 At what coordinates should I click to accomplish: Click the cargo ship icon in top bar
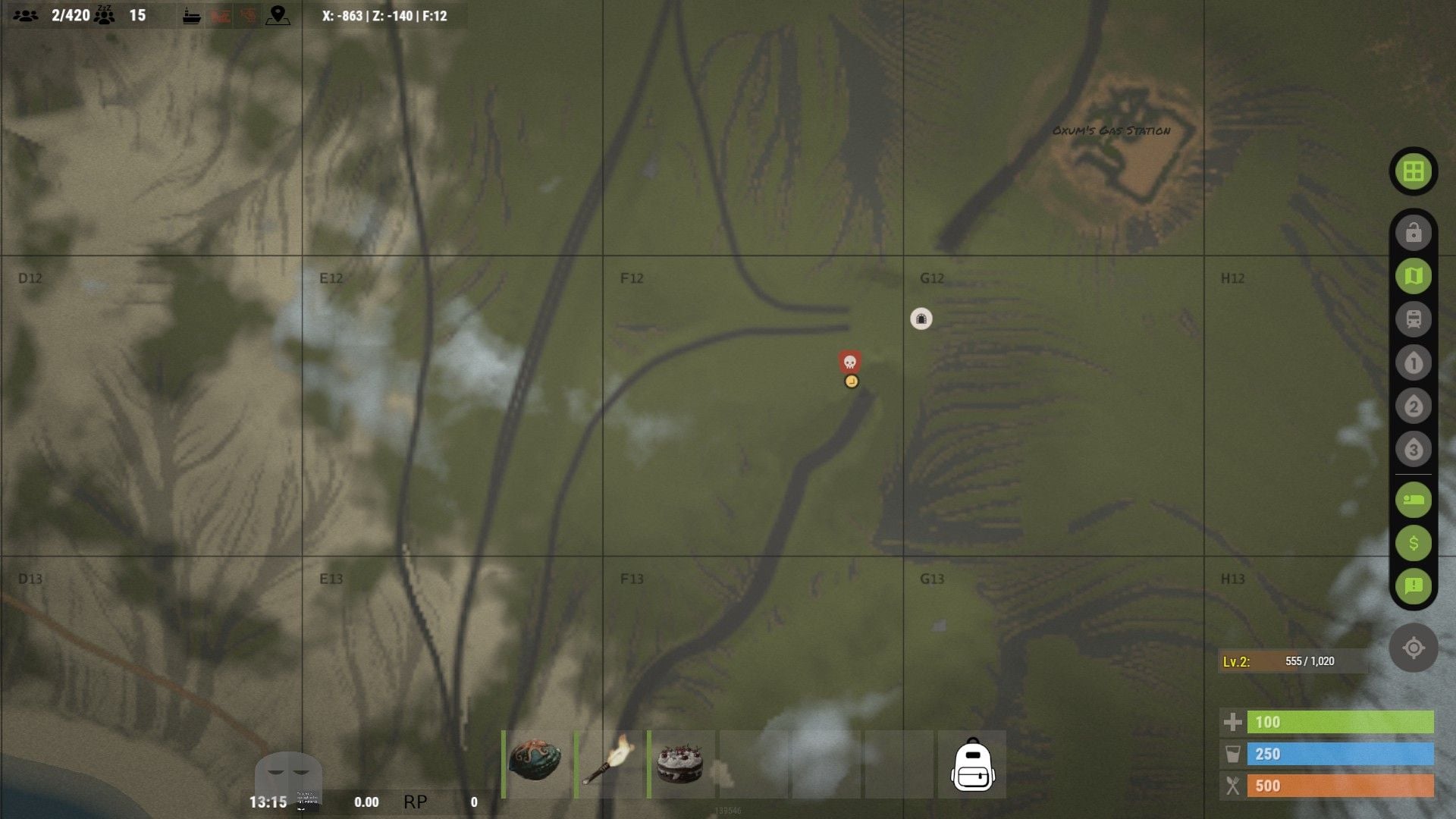(192, 16)
